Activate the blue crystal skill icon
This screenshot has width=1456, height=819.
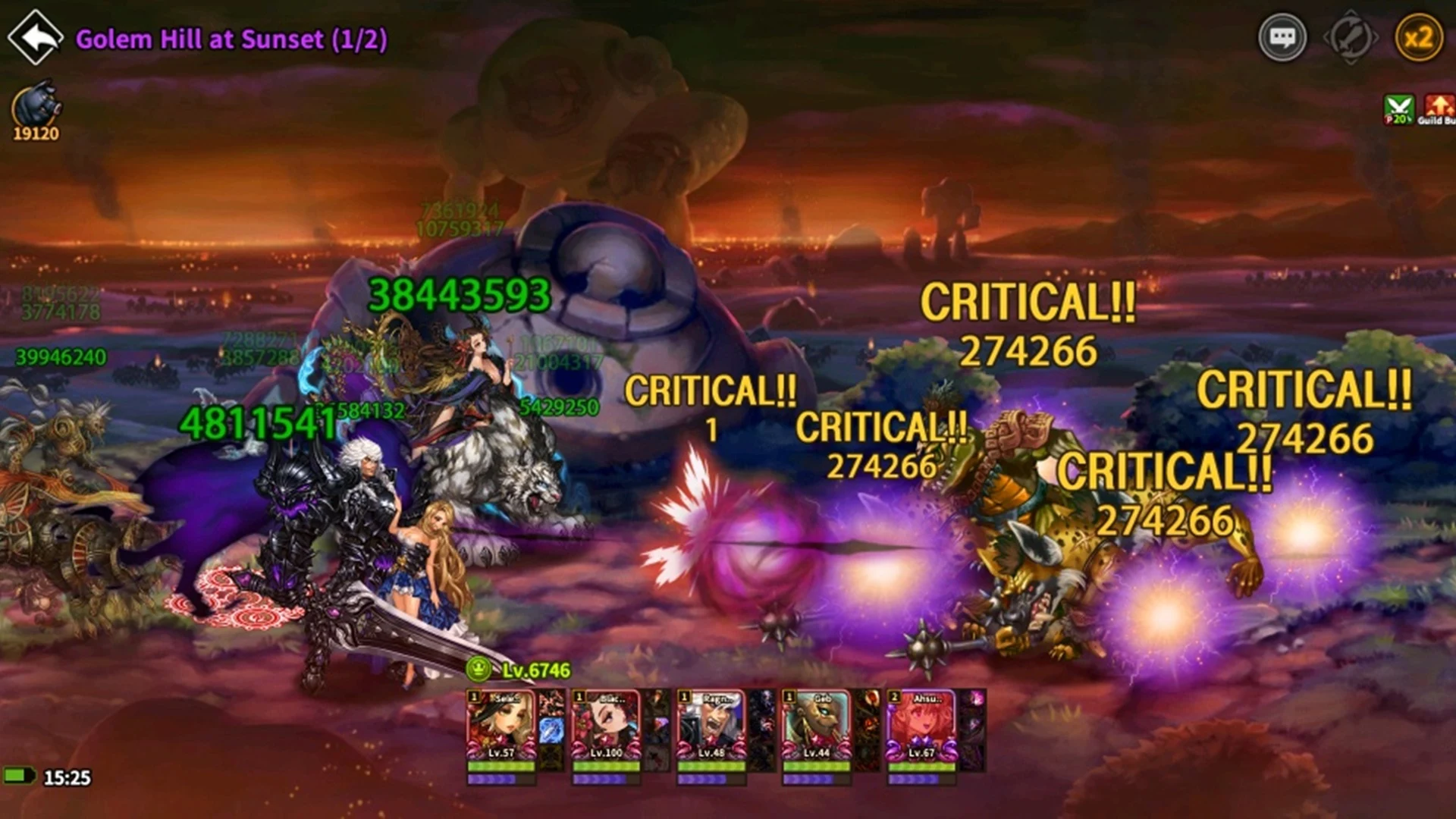551,730
